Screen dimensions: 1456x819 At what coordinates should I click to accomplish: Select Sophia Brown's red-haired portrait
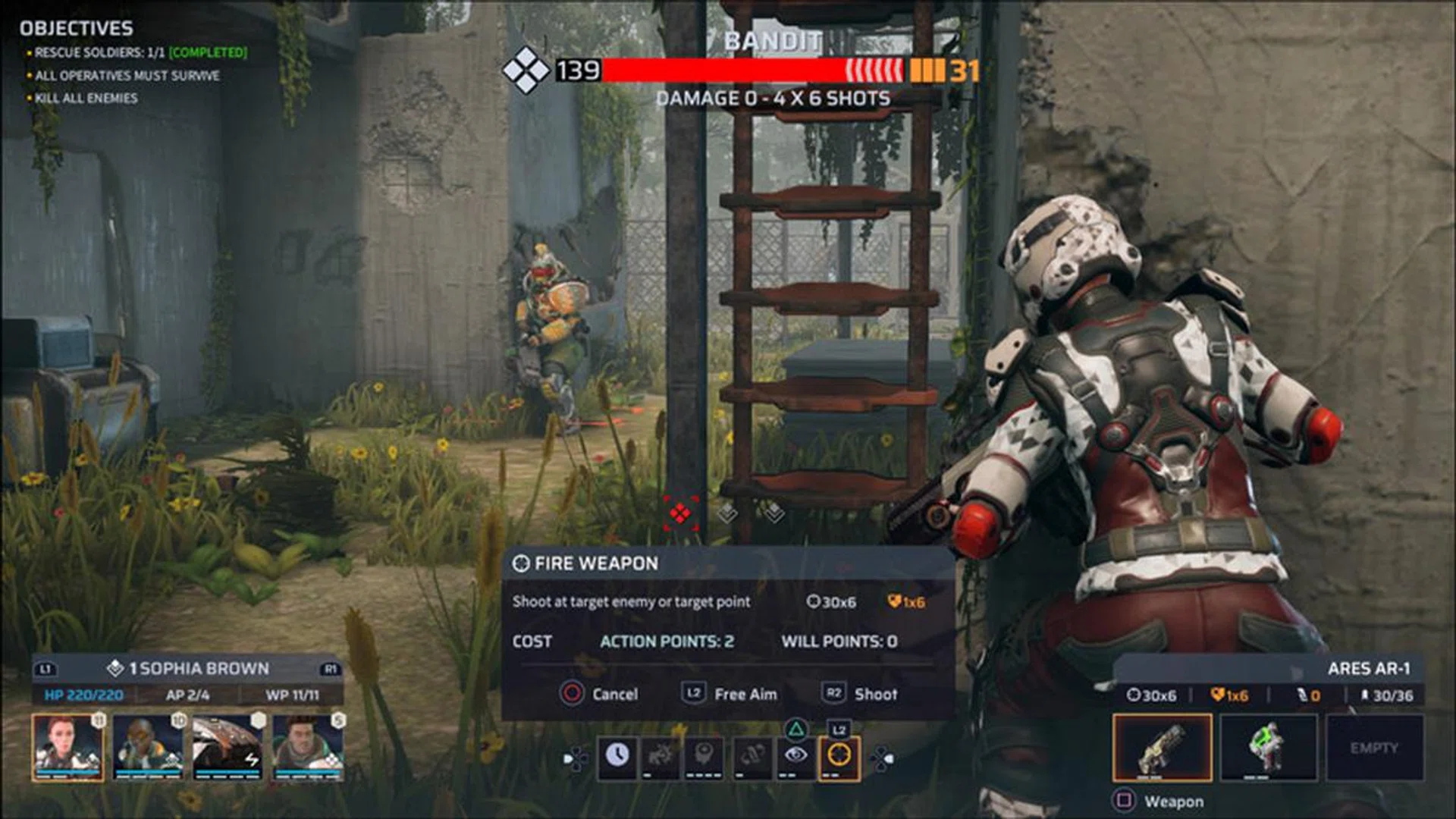[67, 747]
